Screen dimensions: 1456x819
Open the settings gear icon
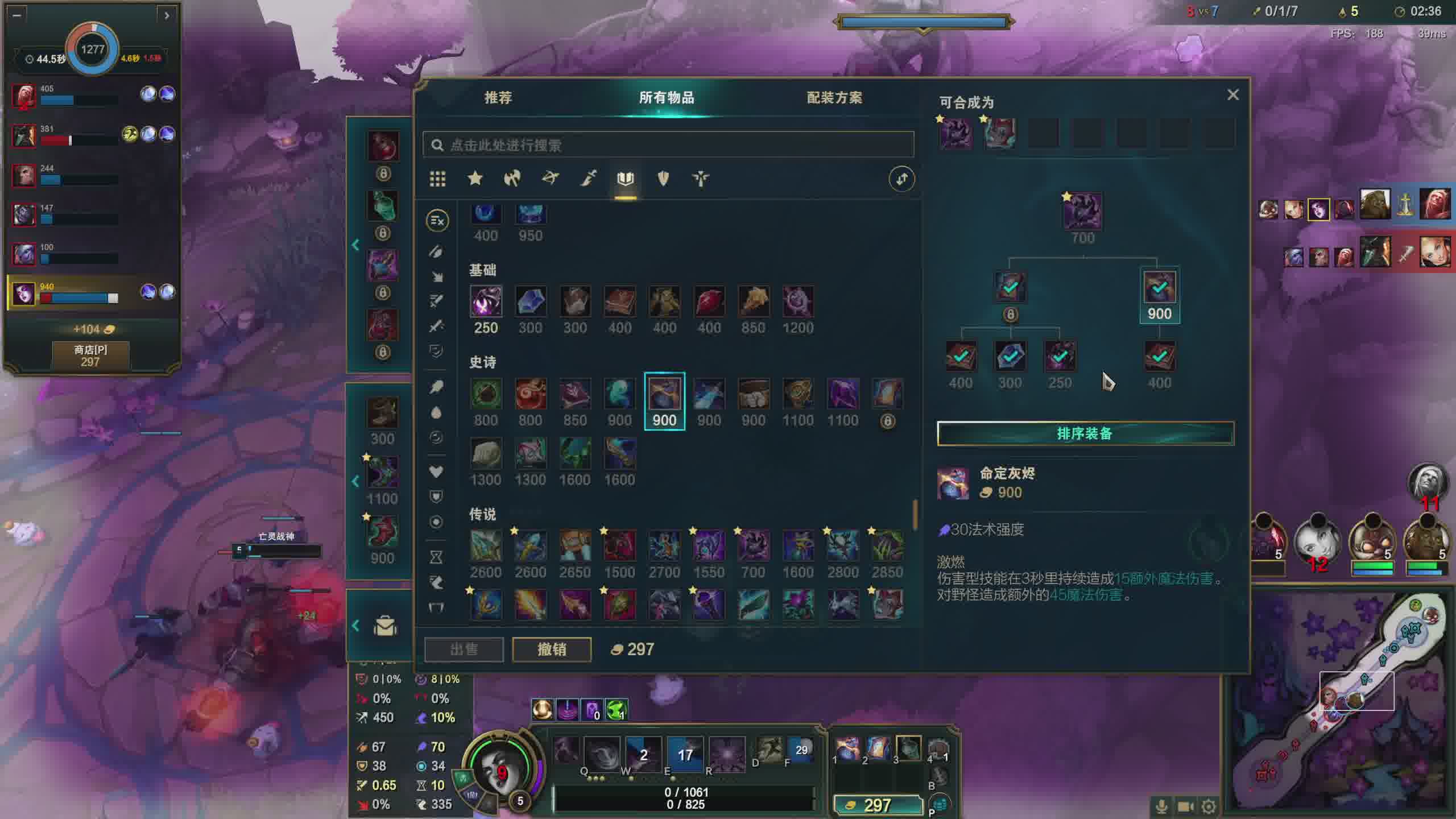click(1209, 806)
